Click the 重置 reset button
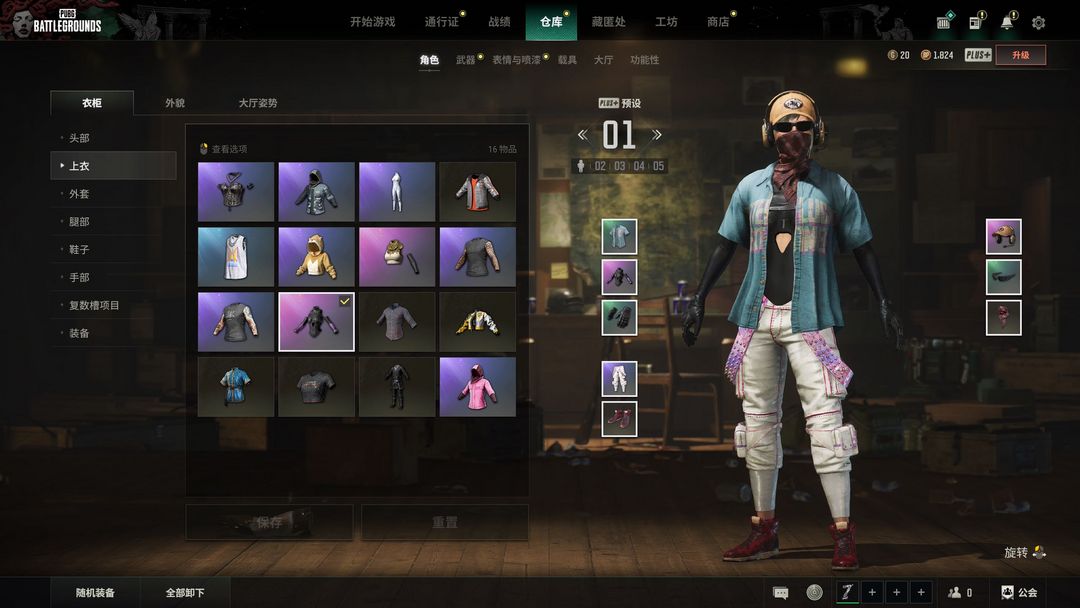The width and height of the screenshot is (1080, 608). [x=445, y=522]
